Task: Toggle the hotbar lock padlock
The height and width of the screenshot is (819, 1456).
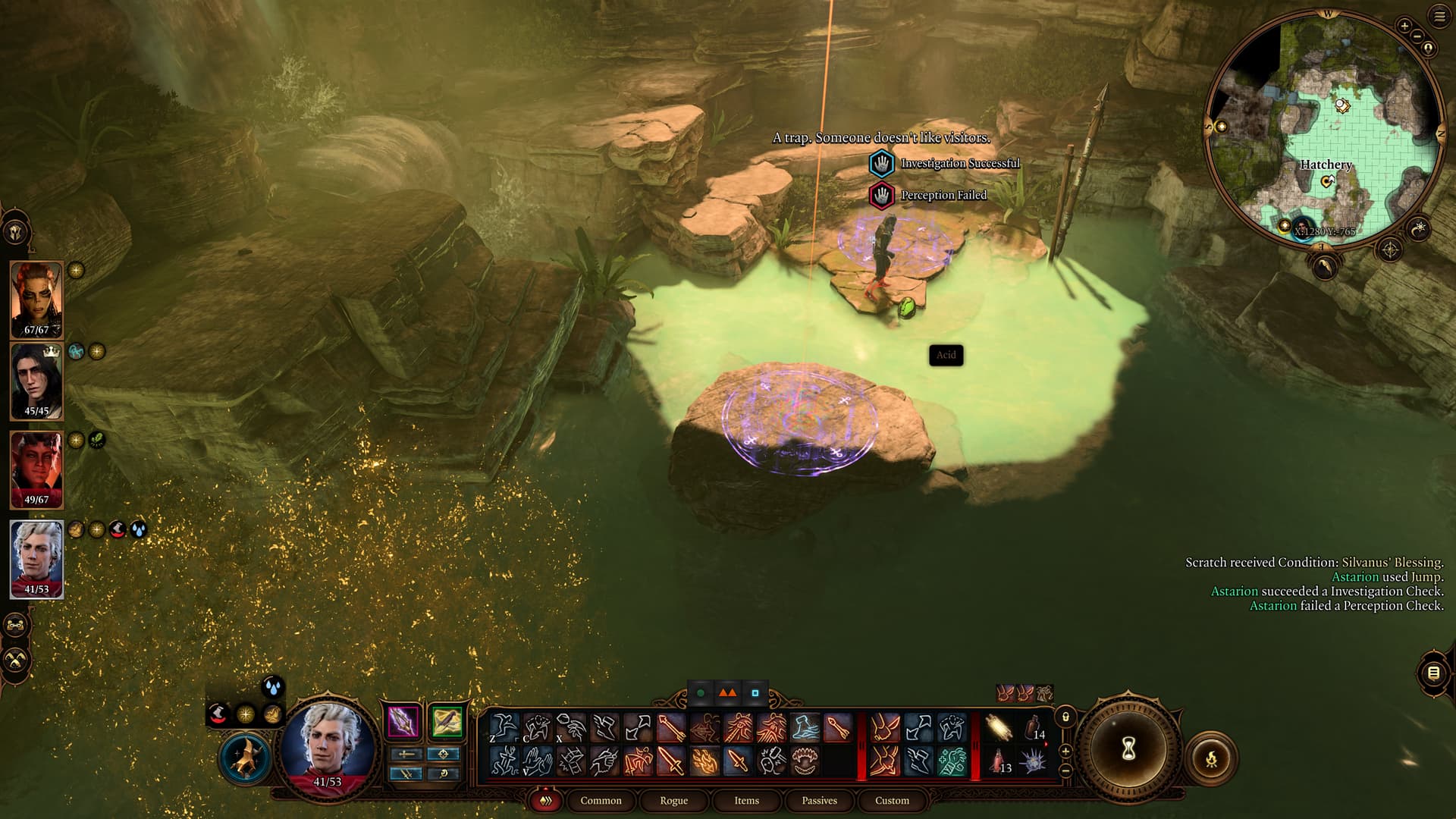Action: point(1065,717)
